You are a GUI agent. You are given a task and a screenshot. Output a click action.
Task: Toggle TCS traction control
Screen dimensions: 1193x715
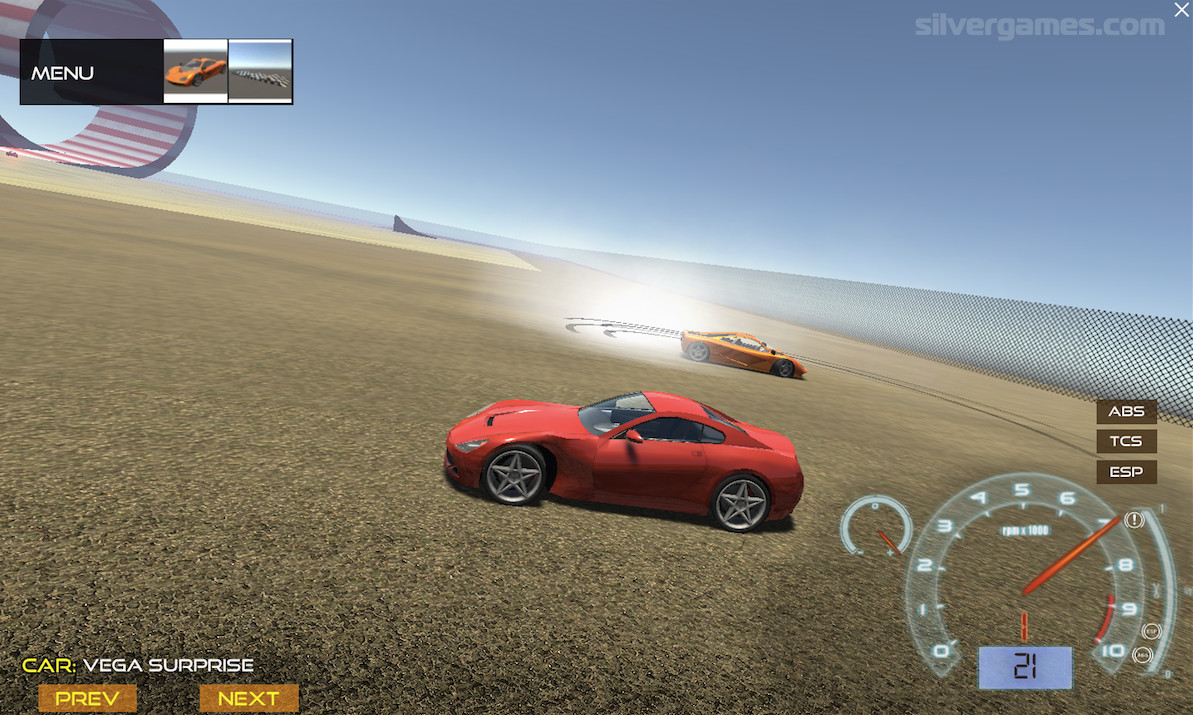coord(1126,441)
